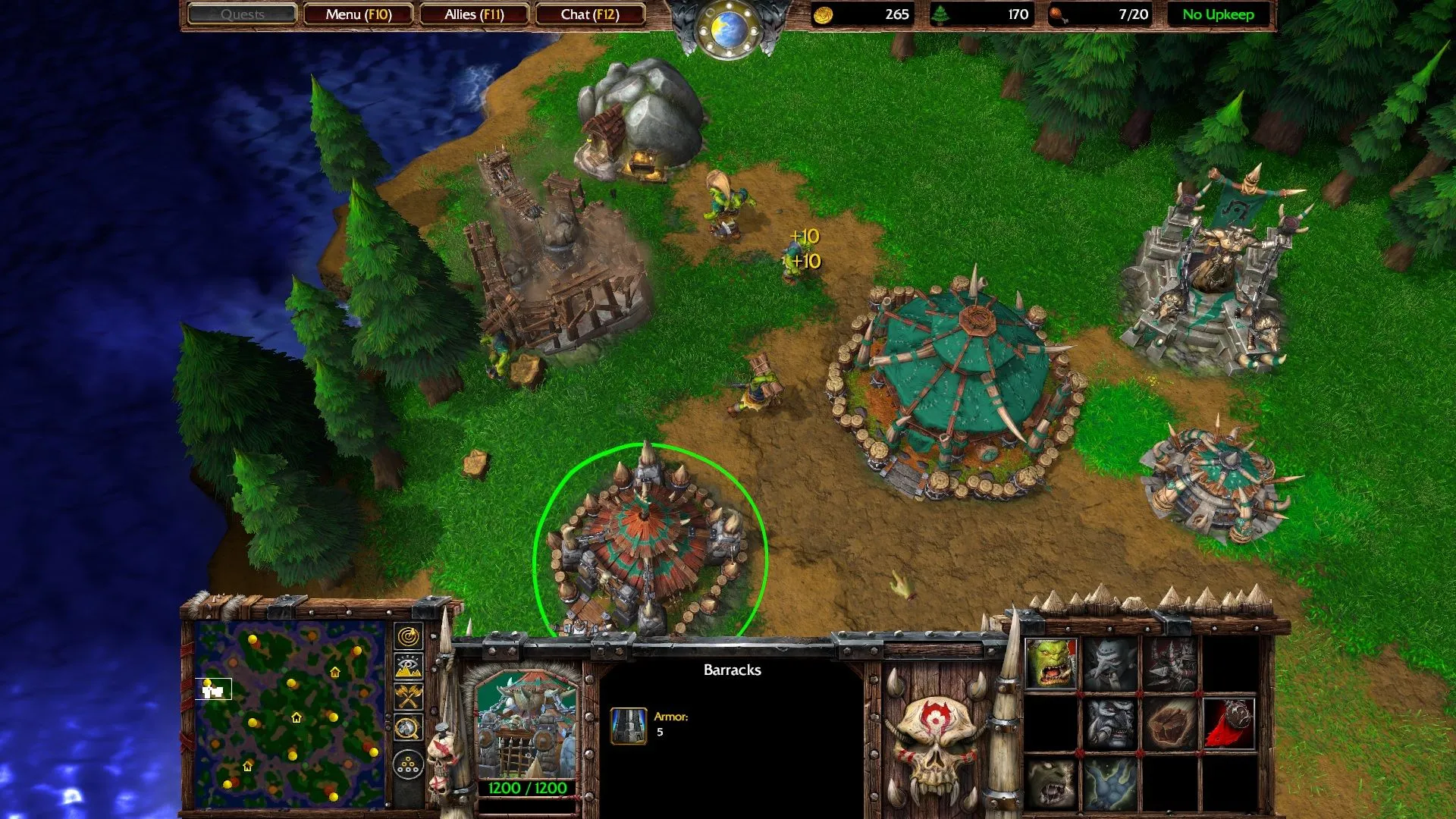This screenshot has width=1456, height=819.
Task: Click on the minimap
Action: point(290,714)
